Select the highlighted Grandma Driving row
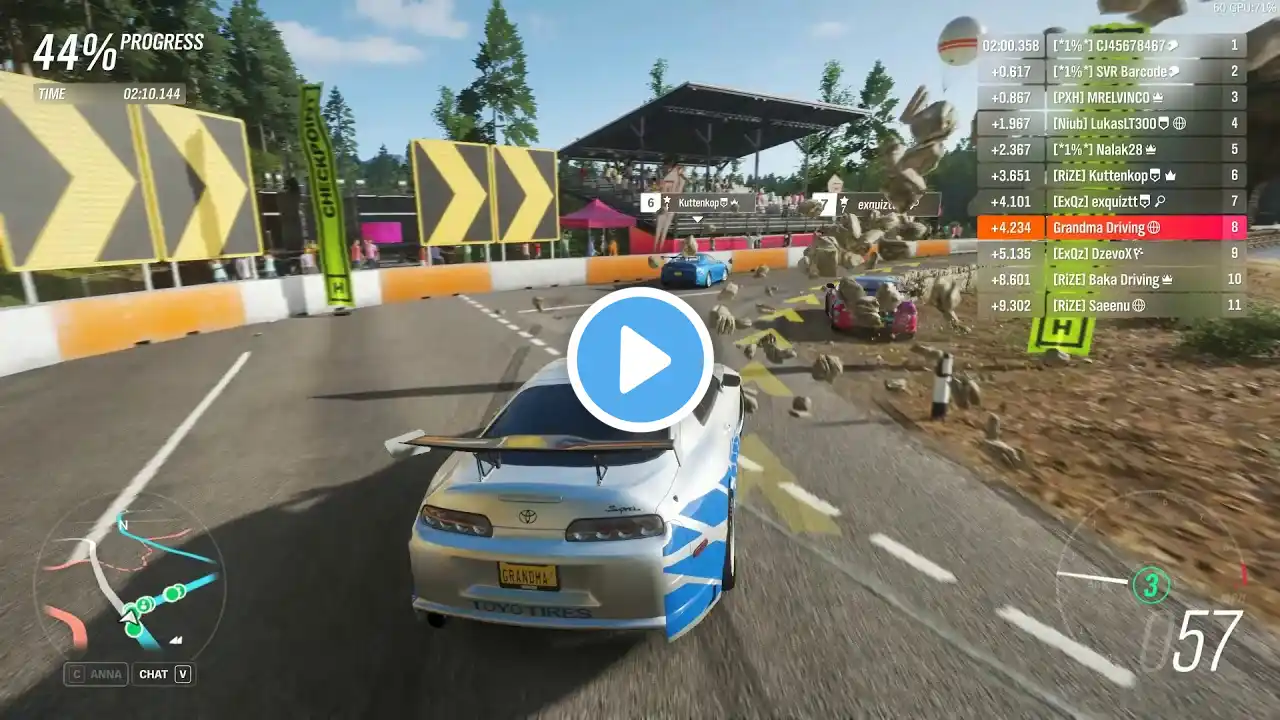This screenshot has height=720, width=1280. [x=1110, y=227]
